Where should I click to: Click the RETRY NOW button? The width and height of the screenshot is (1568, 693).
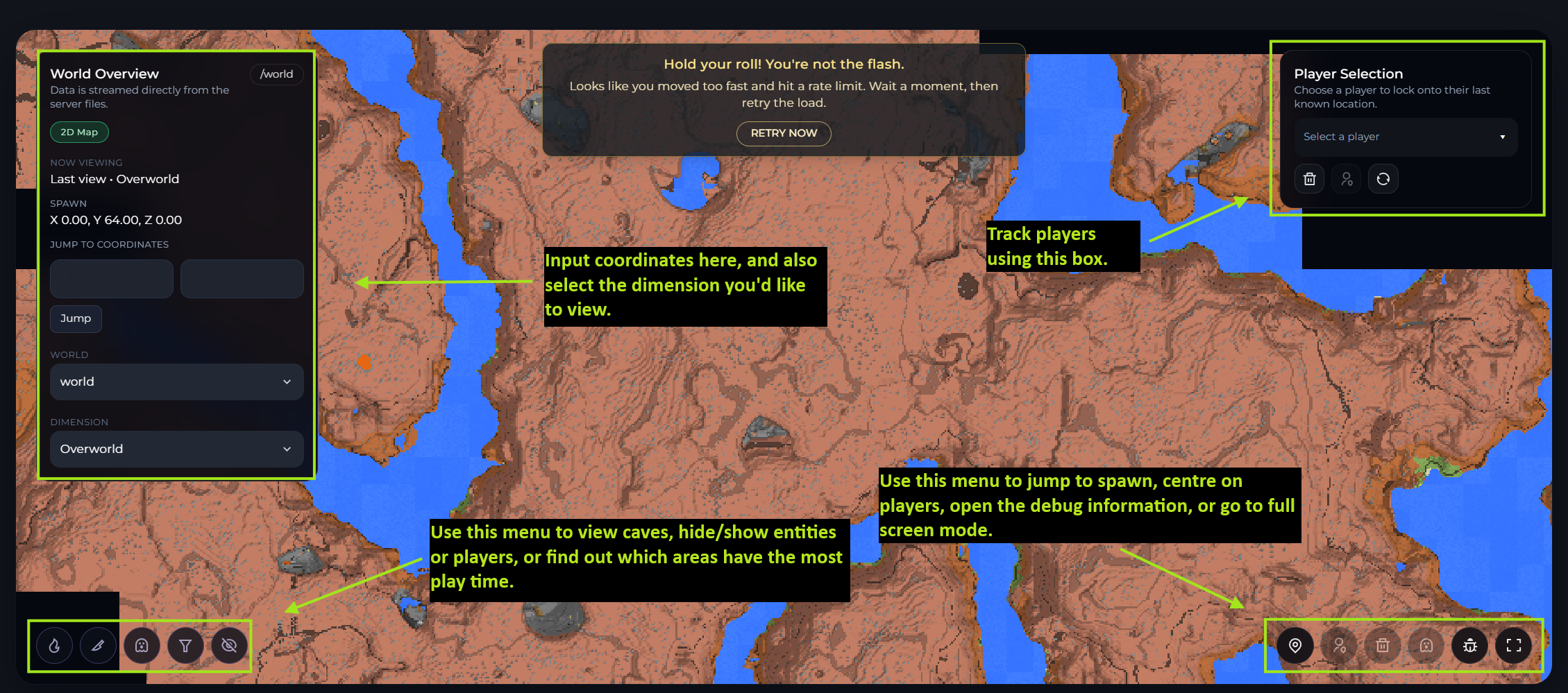[x=783, y=133]
